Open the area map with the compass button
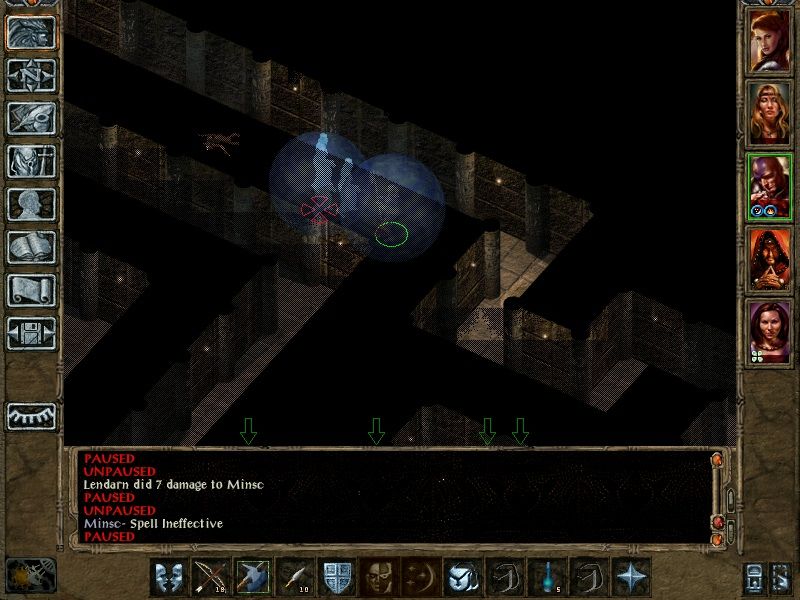Image resolution: width=800 pixels, height=600 pixels. 31,75
